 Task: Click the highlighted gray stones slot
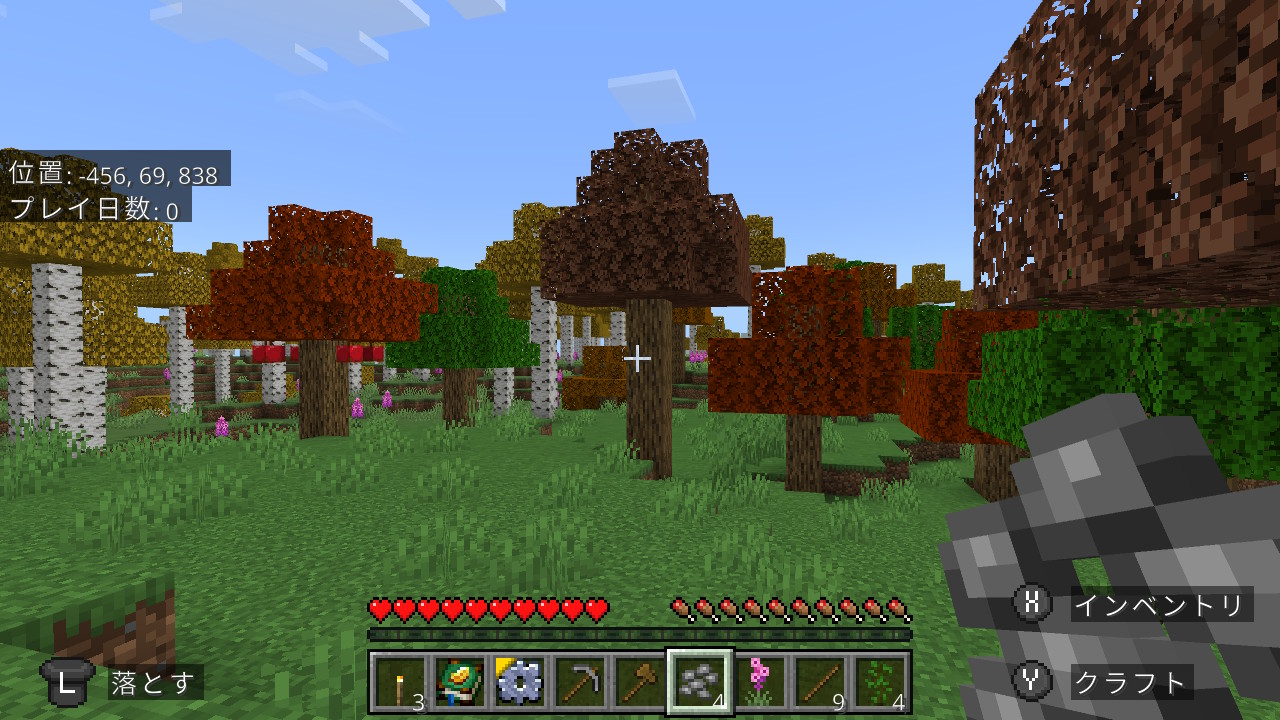(x=700, y=682)
